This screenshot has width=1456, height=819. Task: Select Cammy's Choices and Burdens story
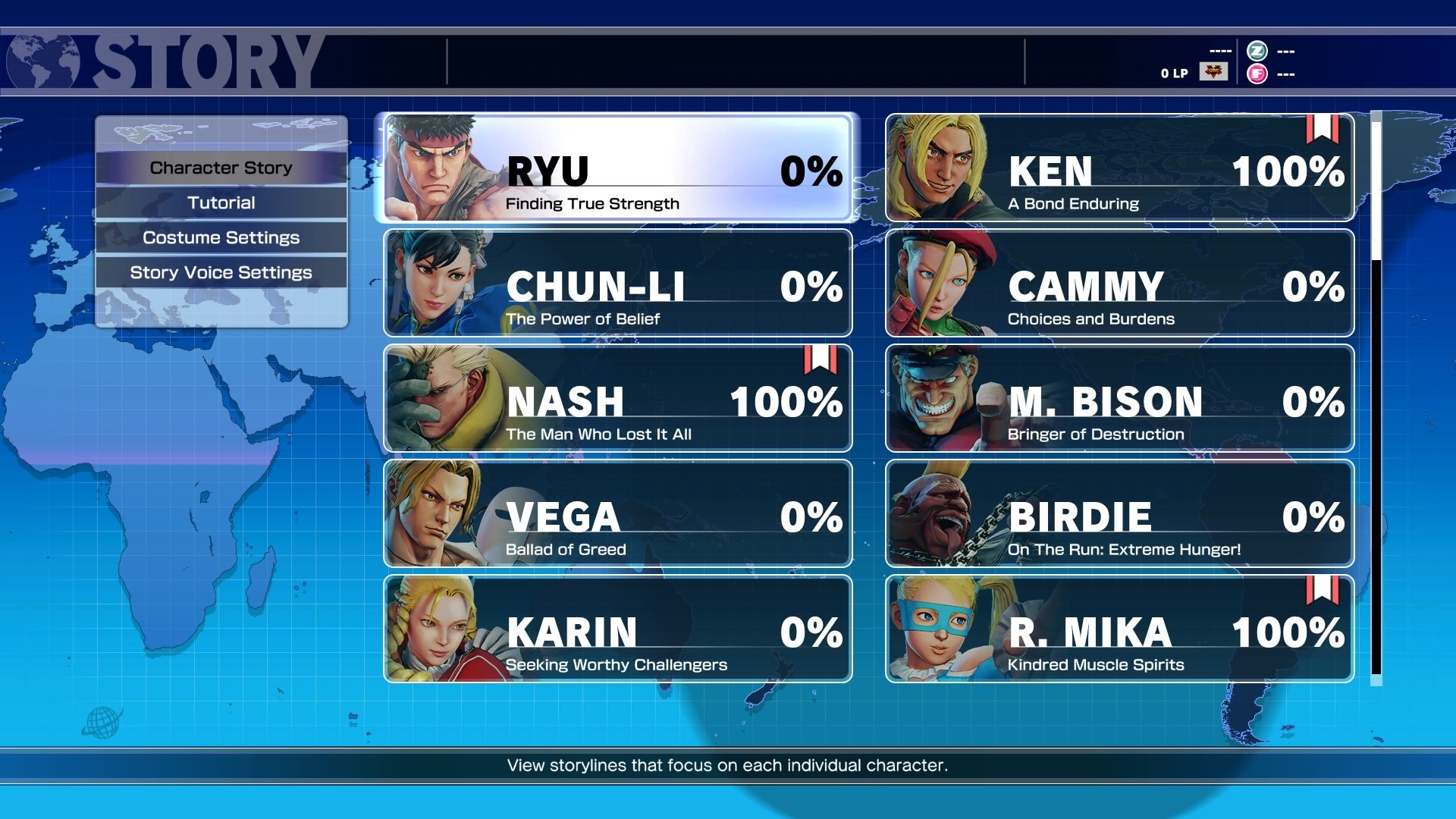pyautogui.click(x=1119, y=283)
